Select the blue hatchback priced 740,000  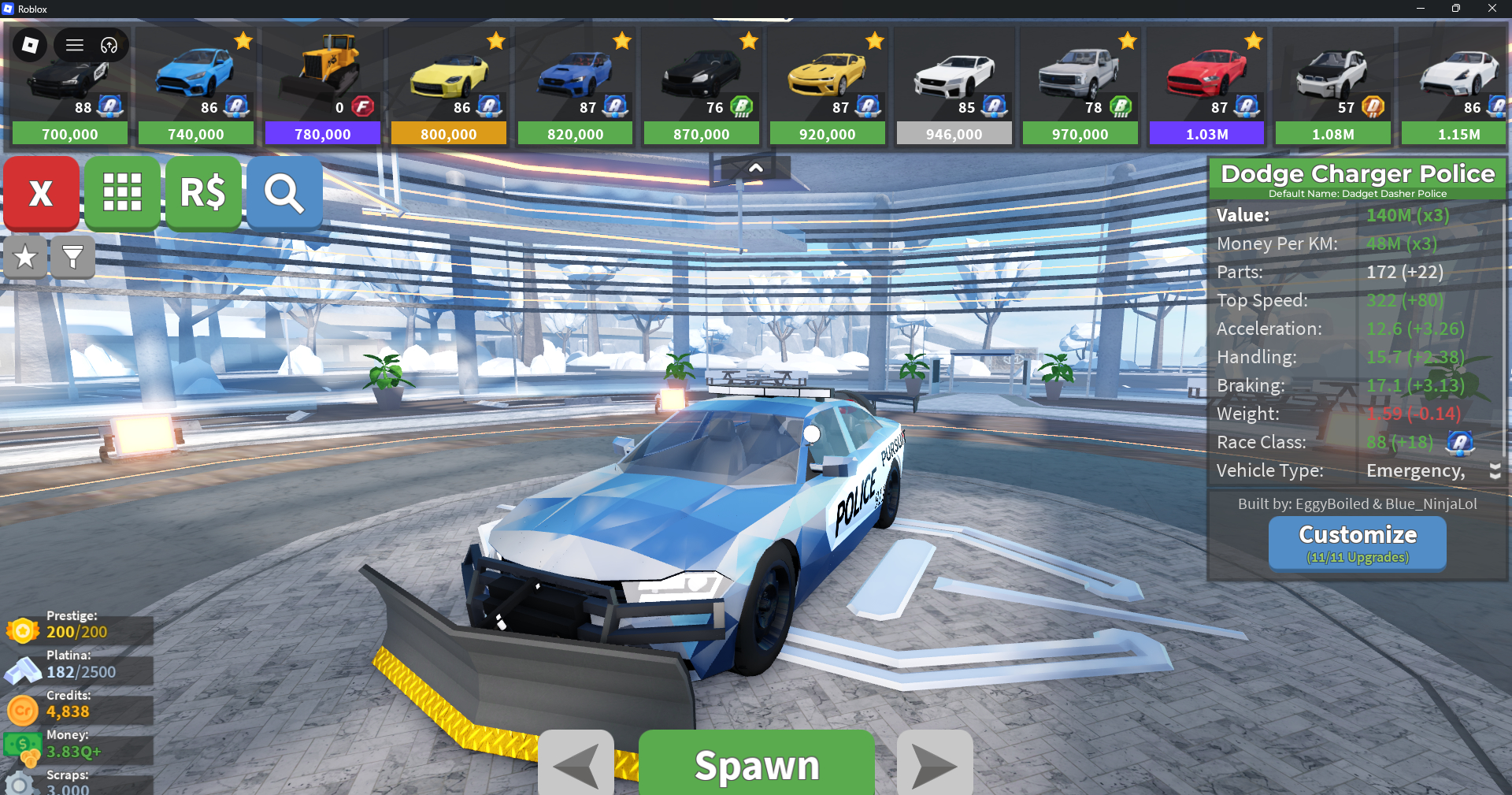pyautogui.click(x=196, y=87)
